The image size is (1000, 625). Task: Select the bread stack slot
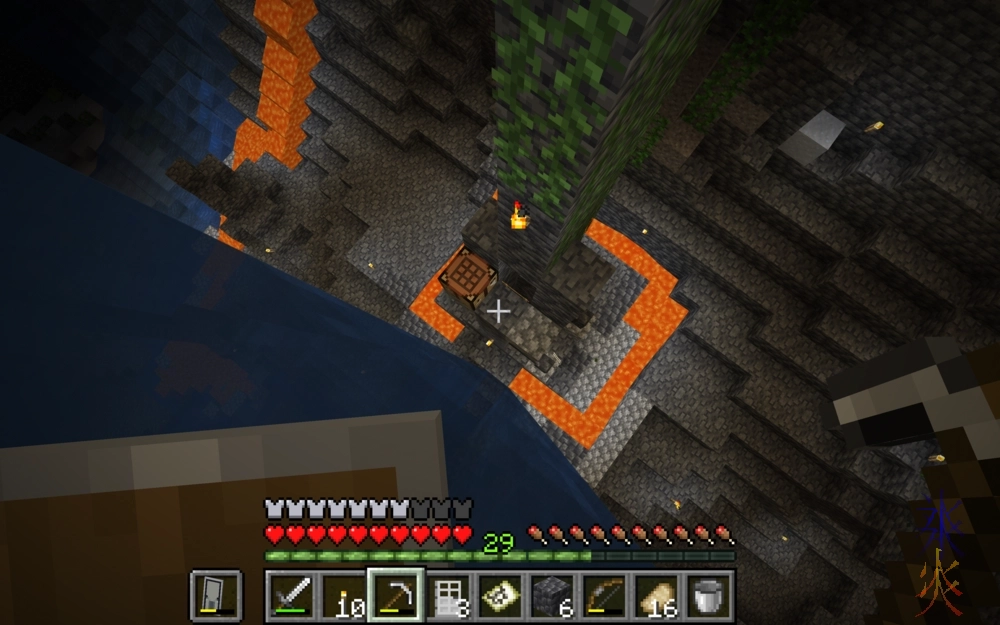pyautogui.click(x=656, y=596)
